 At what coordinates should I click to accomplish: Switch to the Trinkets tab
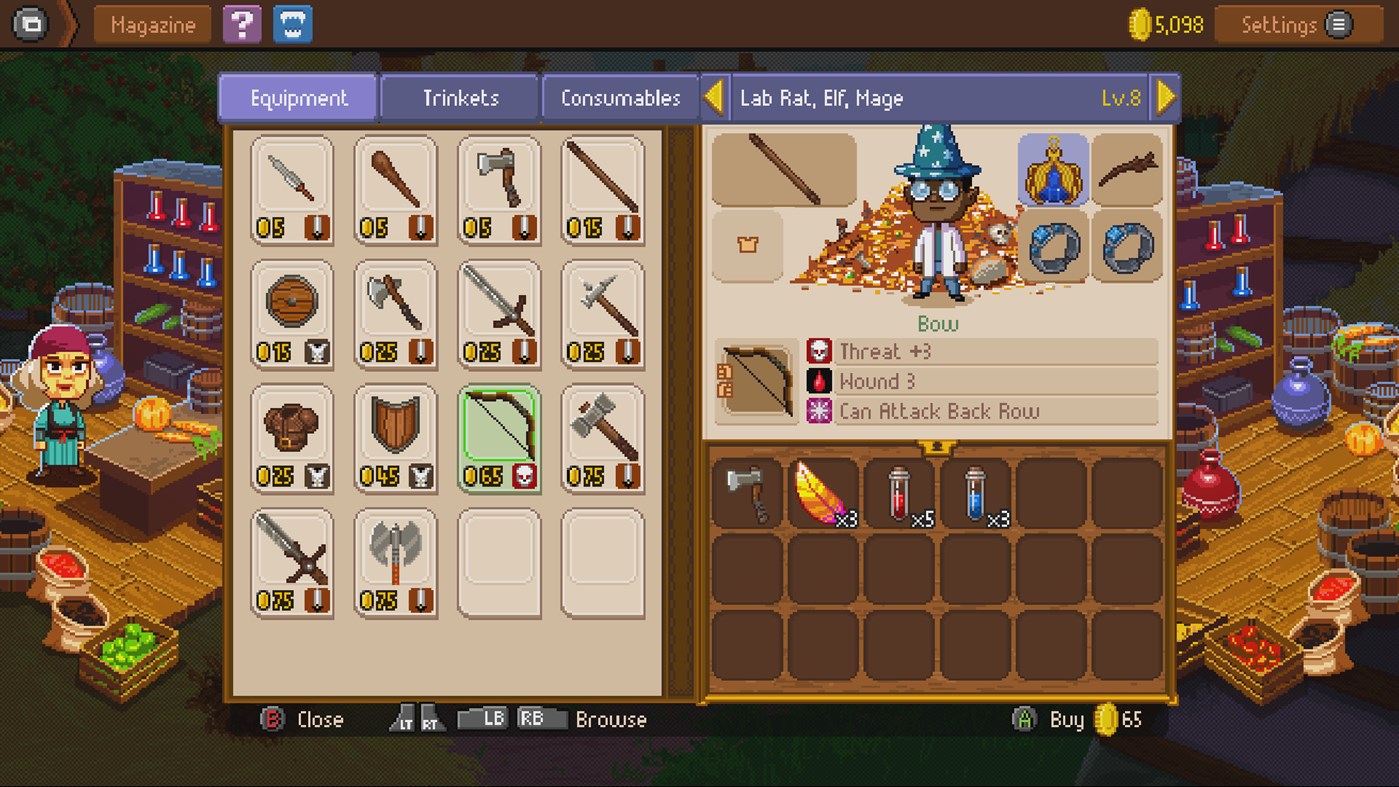click(x=458, y=97)
